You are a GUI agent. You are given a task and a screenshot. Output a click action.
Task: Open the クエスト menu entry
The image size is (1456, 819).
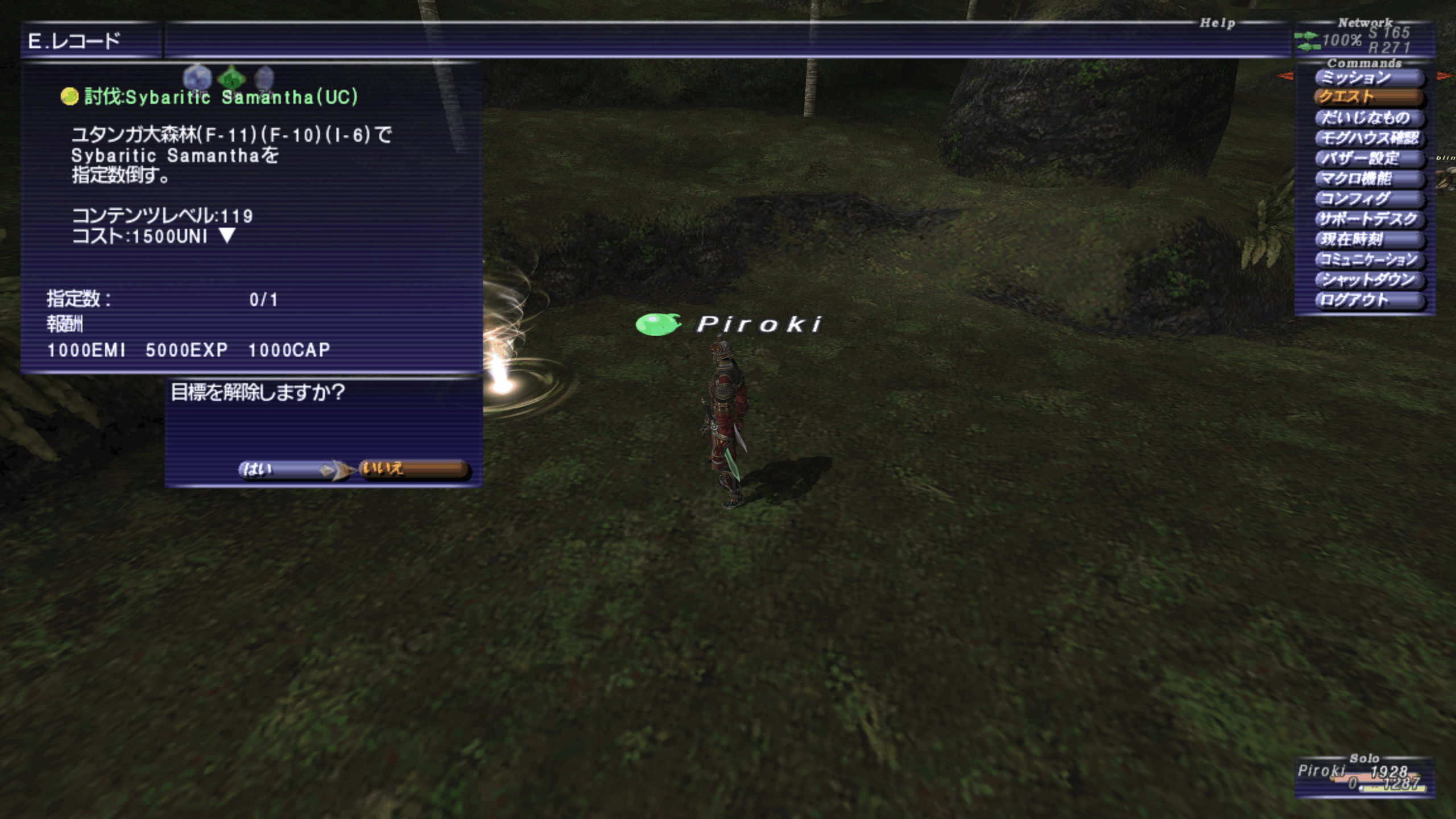tap(1368, 97)
